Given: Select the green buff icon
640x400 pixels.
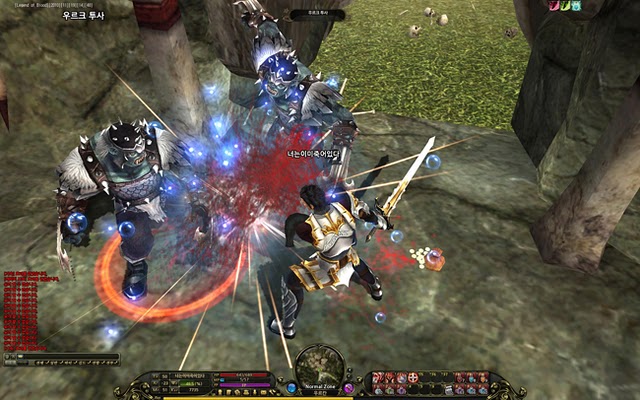Looking at the screenshot, I should [565, 6].
